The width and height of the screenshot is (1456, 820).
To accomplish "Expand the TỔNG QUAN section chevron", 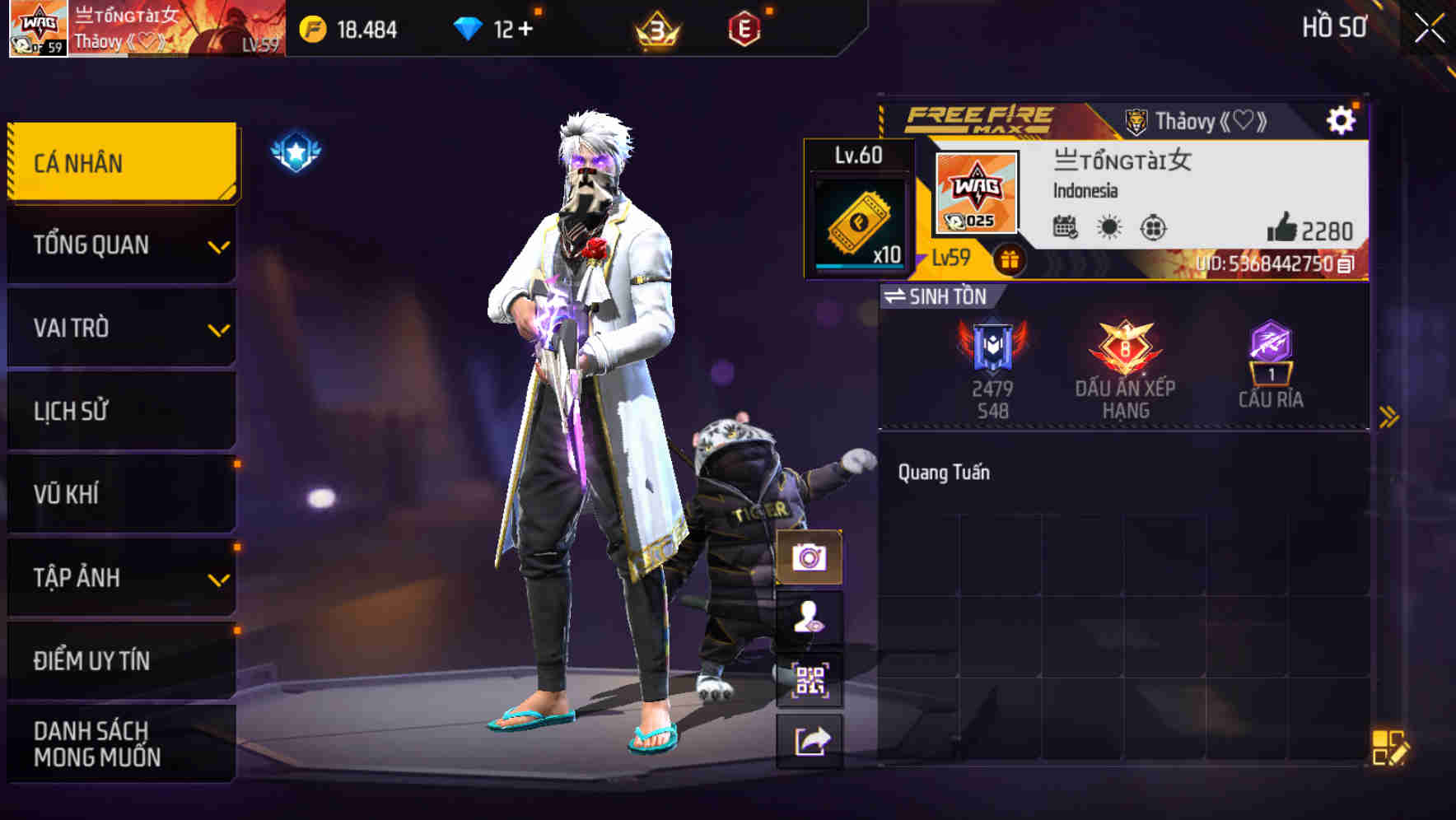I will point(217,249).
